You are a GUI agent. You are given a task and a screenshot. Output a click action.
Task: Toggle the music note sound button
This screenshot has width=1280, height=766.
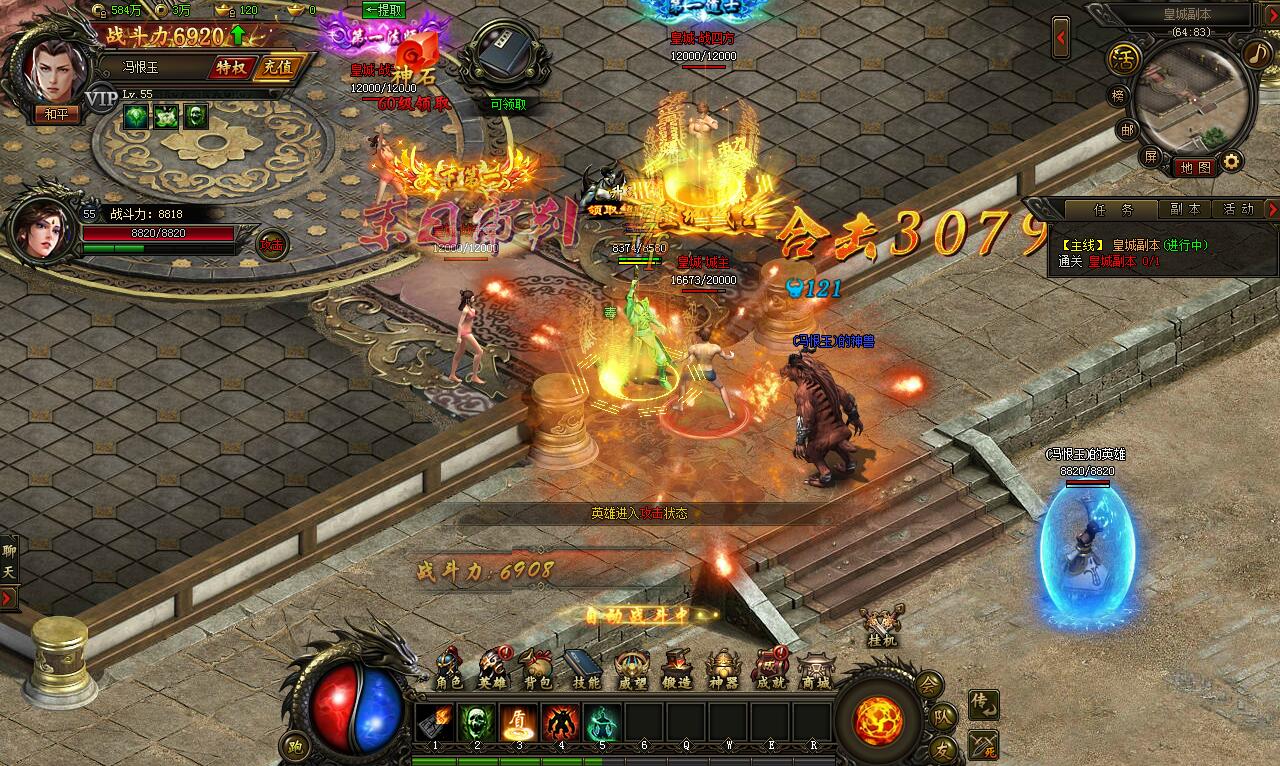click(x=1255, y=52)
